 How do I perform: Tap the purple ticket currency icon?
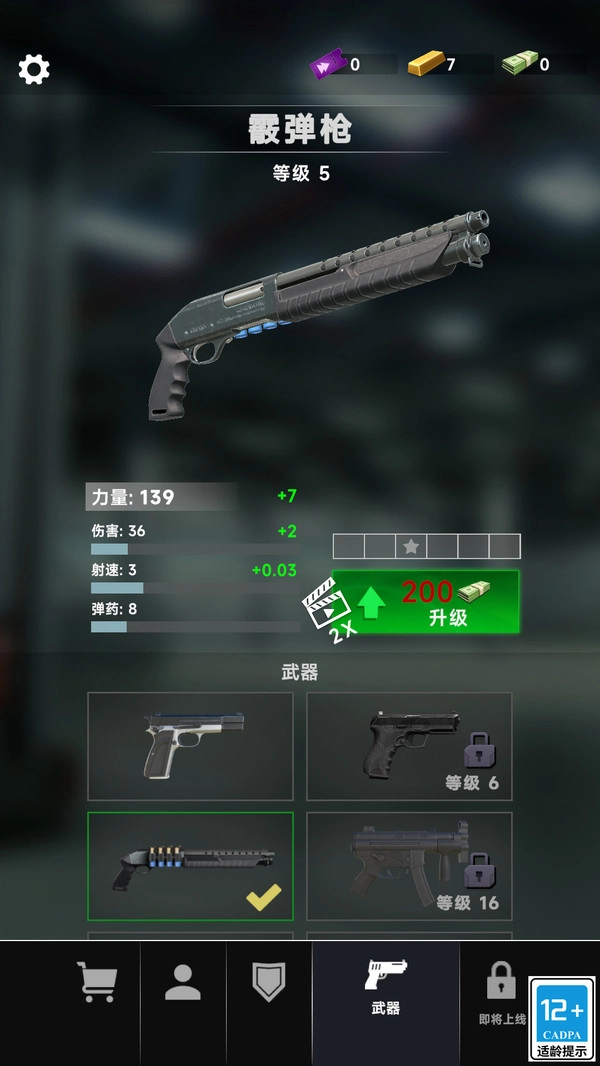click(x=326, y=65)
